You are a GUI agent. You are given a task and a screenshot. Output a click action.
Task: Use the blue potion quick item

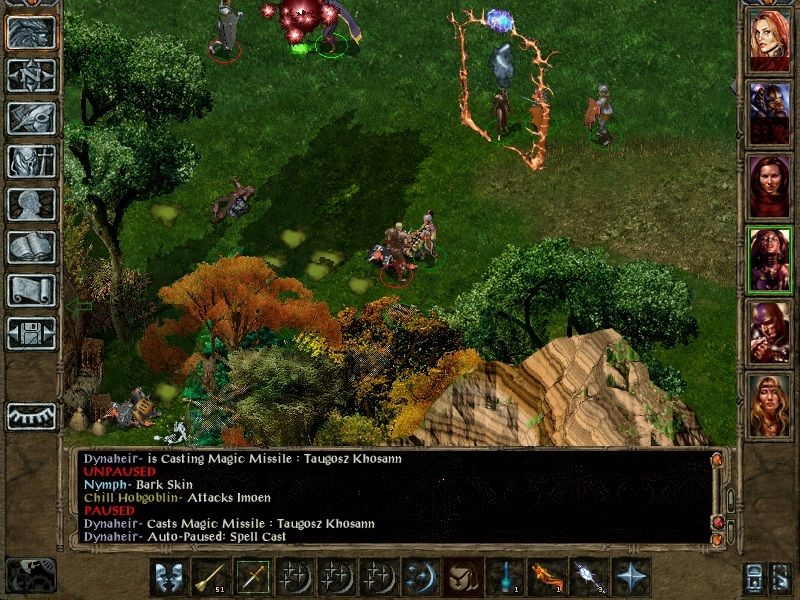tap(504, 578)
